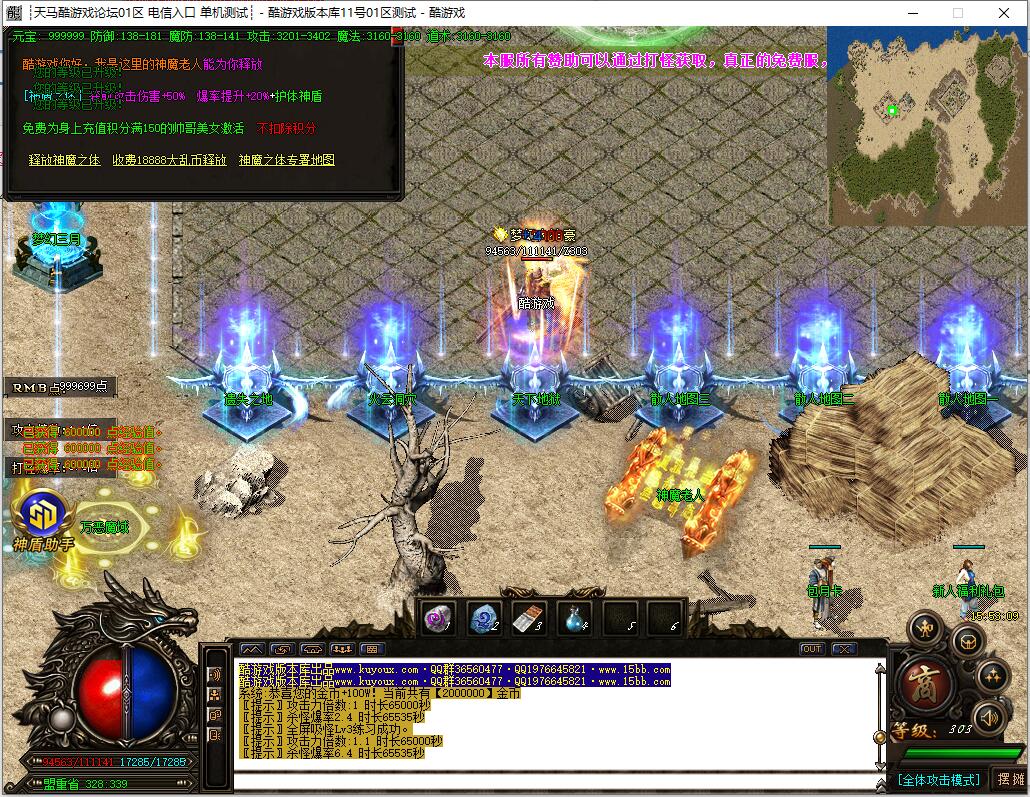Open the 神盾助手 assistant icon
The width and height of the screenshot is (1030, 797).
tap(44, 518)
